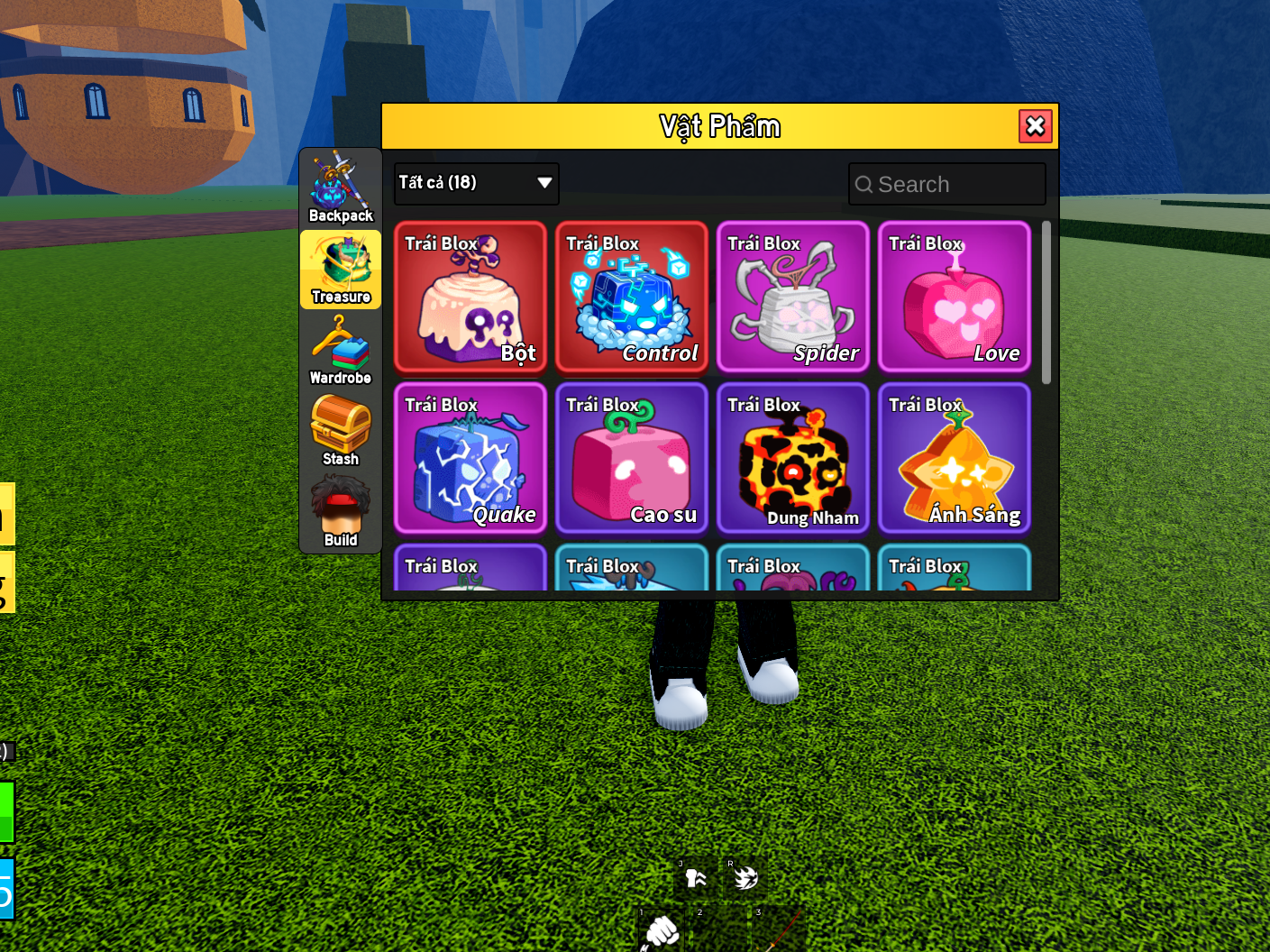
Task: Choose the Cao su fruit item
Action: click(x=632, y=458)
